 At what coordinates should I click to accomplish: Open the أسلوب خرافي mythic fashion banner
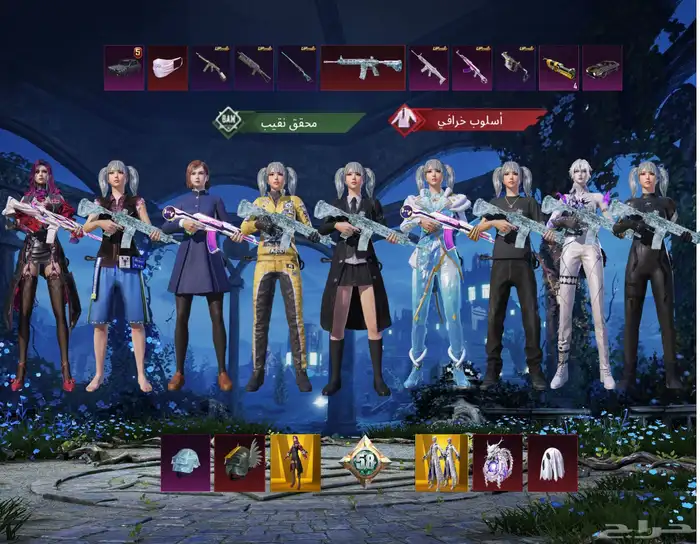coord(468,121)
